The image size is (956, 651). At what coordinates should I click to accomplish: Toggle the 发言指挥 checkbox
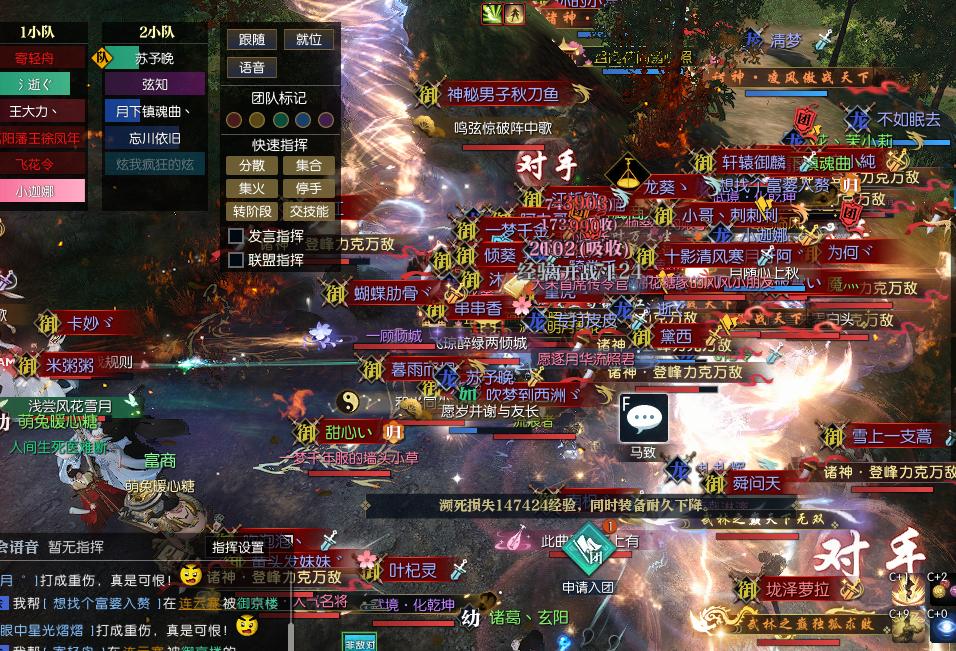pos(236,237)
